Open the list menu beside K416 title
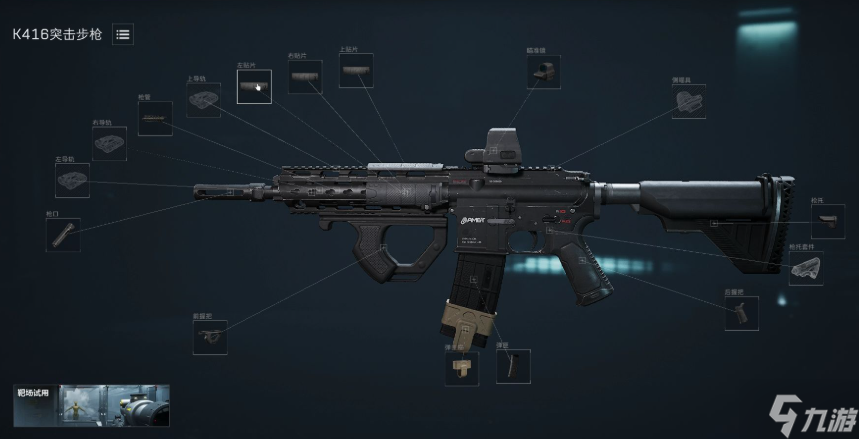 tap(123, 34)
